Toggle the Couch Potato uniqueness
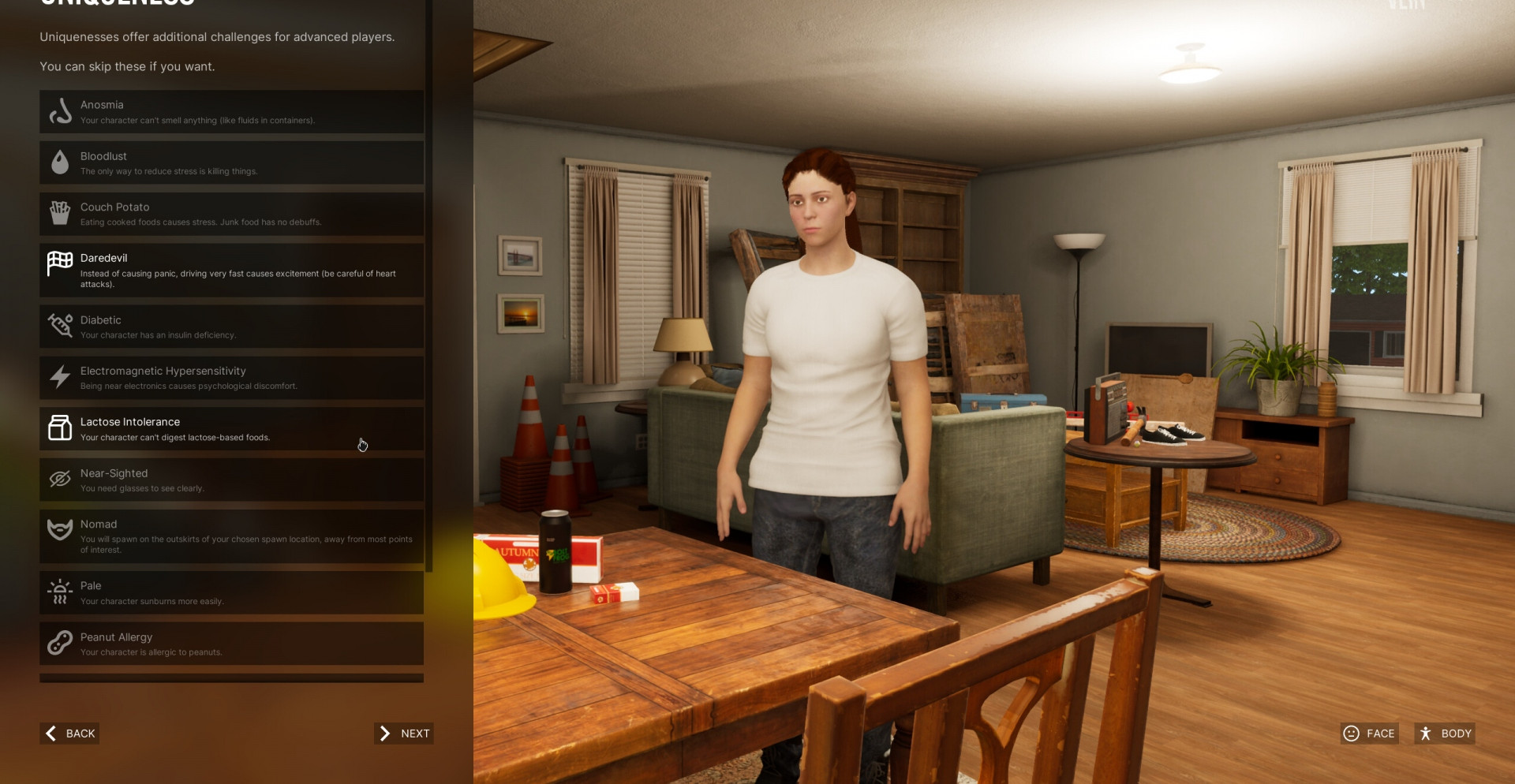 point(231,214)
